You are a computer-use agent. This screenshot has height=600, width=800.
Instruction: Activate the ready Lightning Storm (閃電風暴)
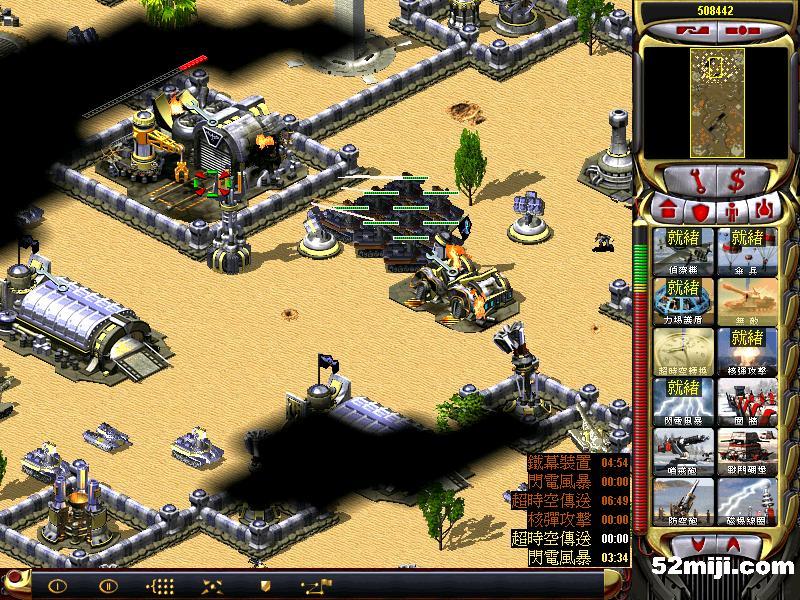(x=685, y=401)
